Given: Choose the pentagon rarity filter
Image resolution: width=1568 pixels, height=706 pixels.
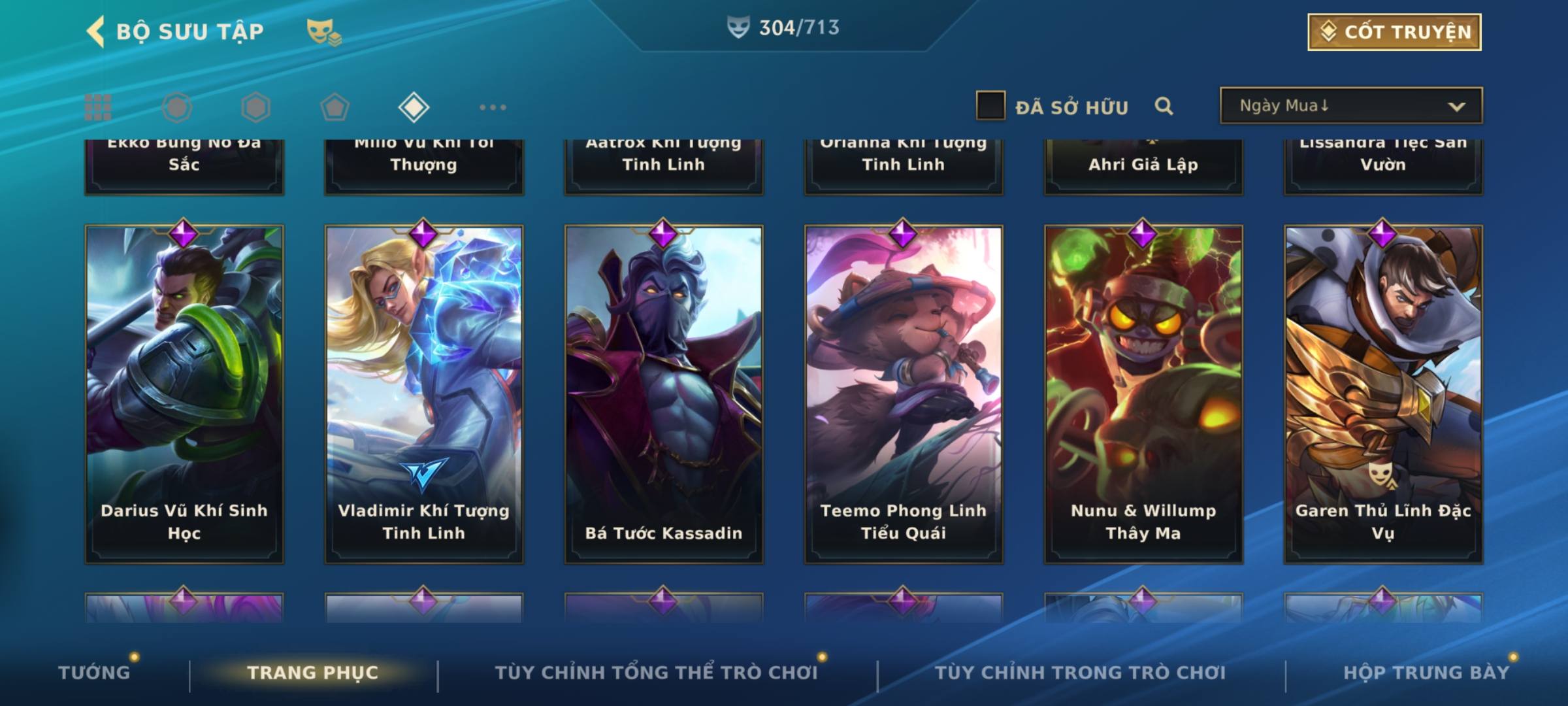Looking at the screenshot, I should coord(335,107).
